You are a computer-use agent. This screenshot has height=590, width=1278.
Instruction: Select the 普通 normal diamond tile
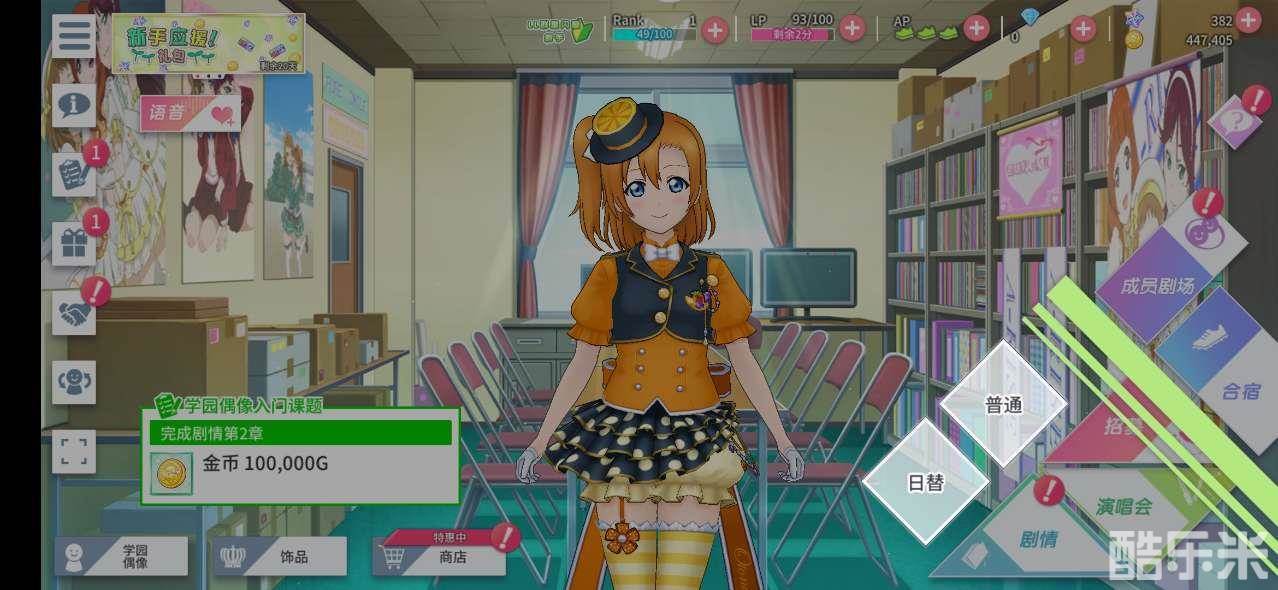[1003, 405]
